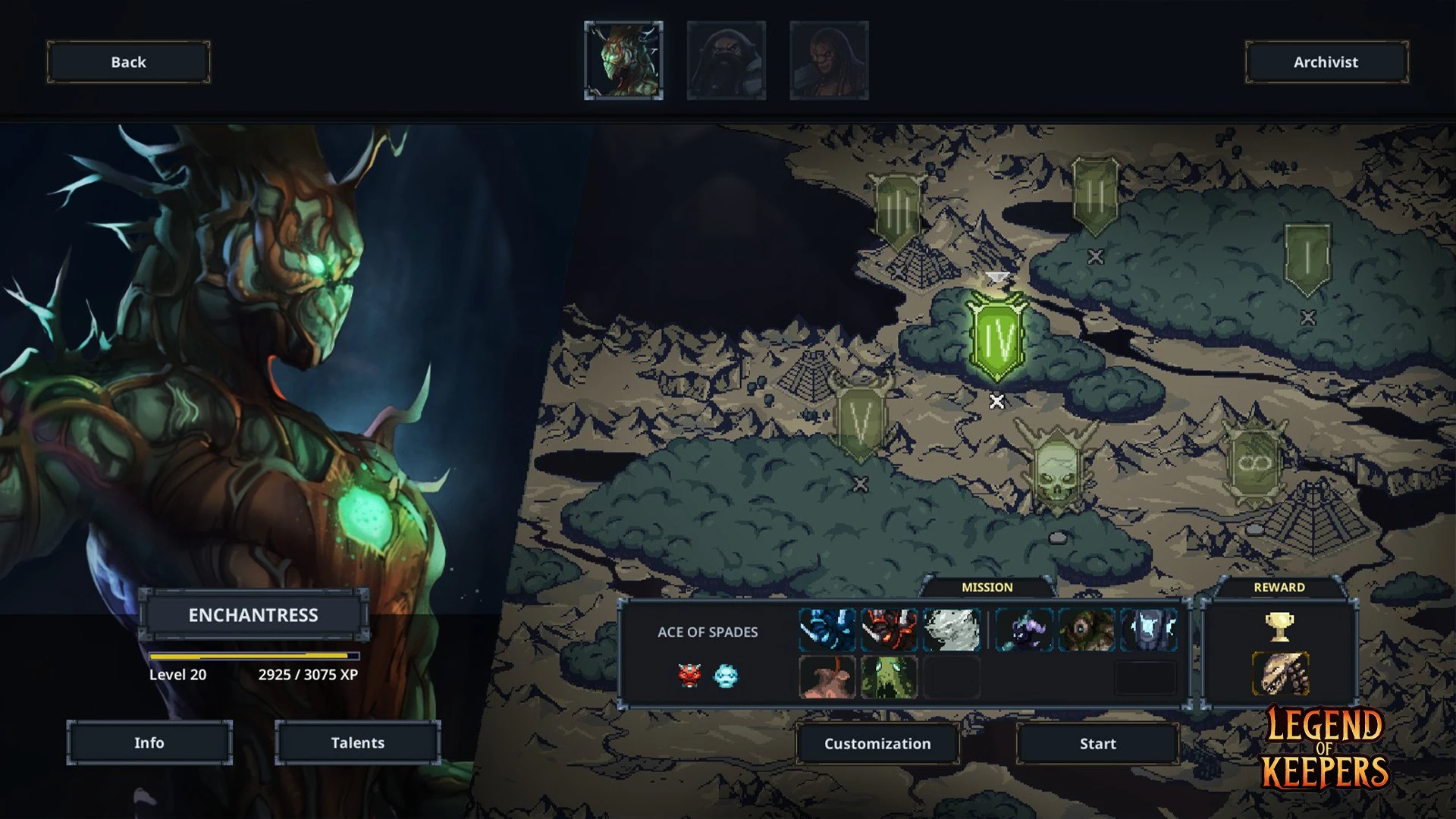Start the Ace of Spades mission

tap(1097, 743)
